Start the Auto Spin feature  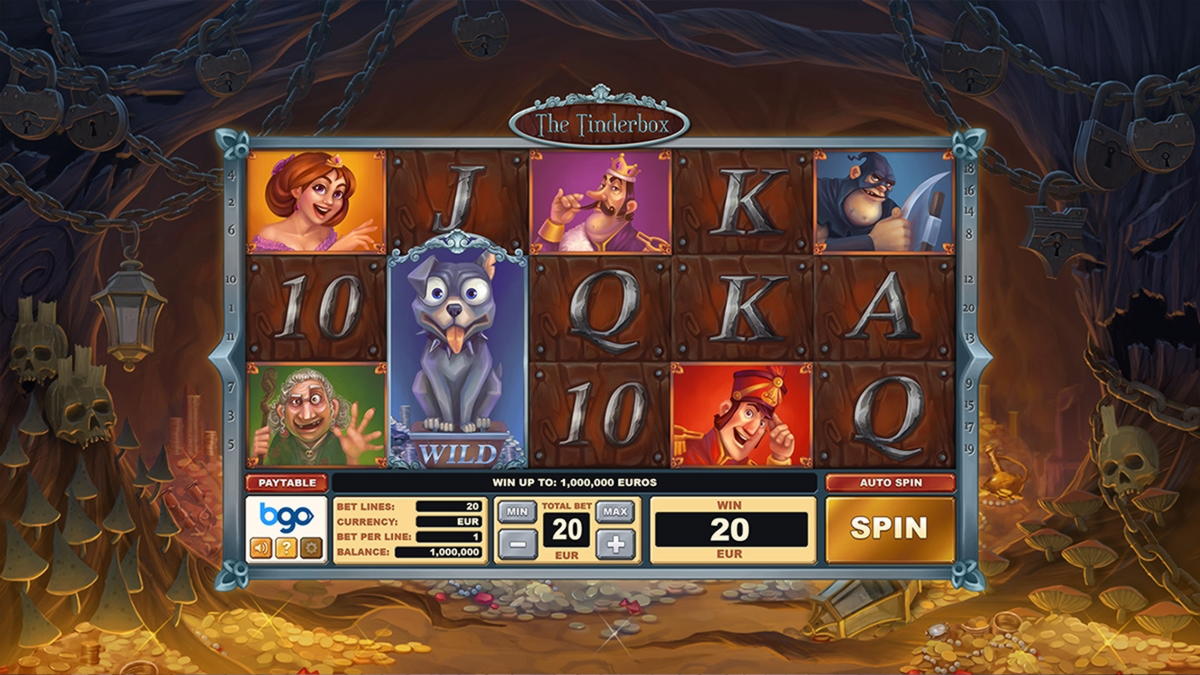click(889, 483)
